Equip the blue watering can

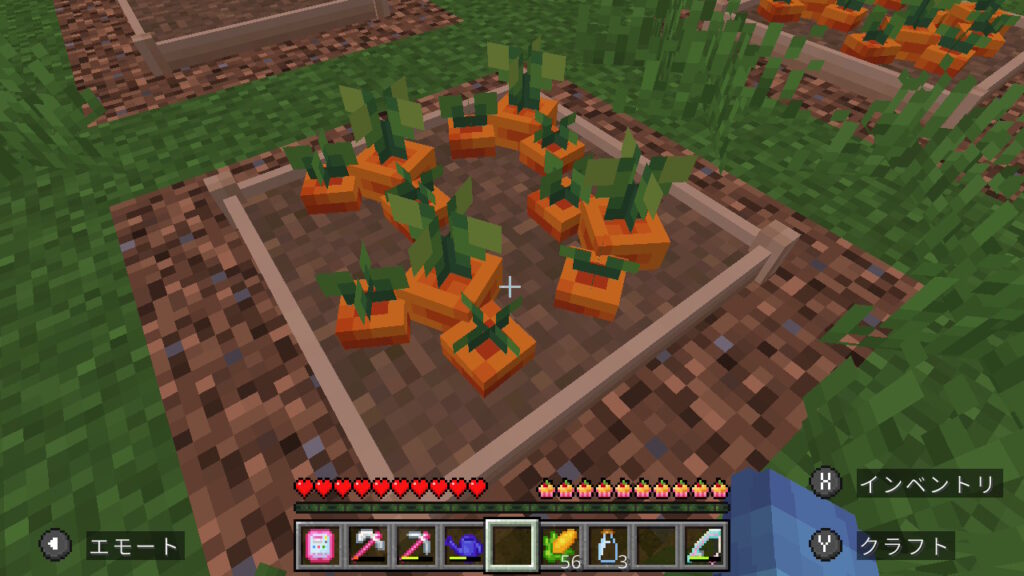click(x=463, y=546)
